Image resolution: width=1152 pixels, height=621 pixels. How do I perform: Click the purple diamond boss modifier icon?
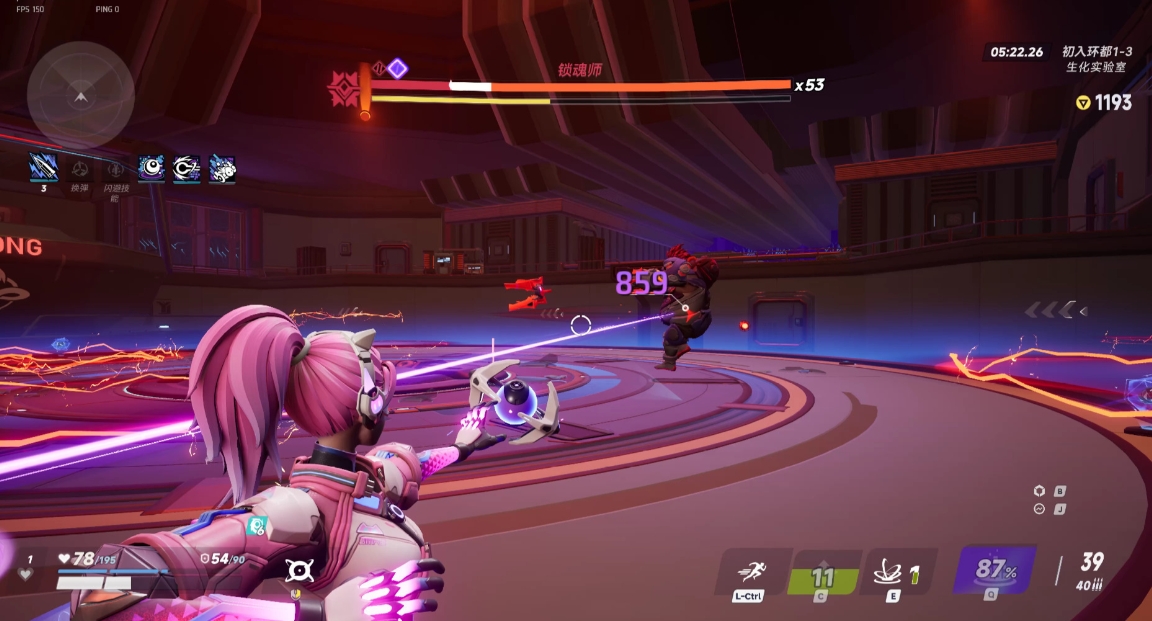coord(397,68)
